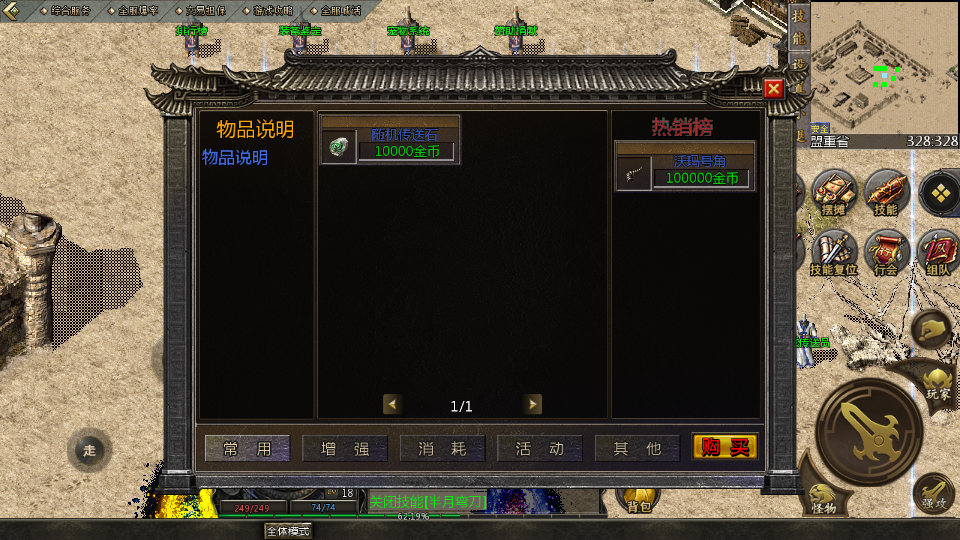Tap the large sword attack button

pyautogui.click(x=869, y=432)
